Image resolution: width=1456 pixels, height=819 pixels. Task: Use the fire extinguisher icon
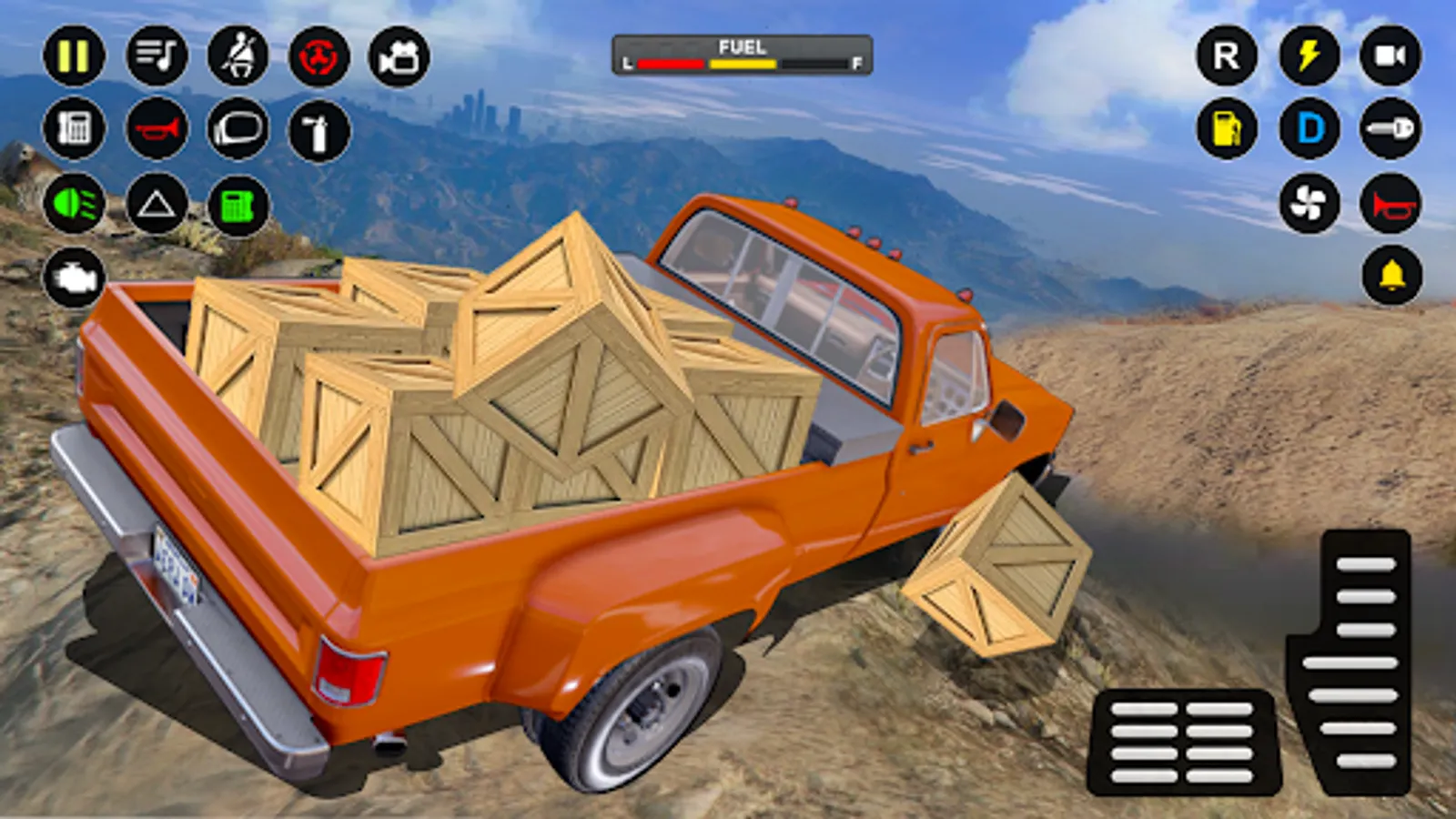[x=318, y=130]
